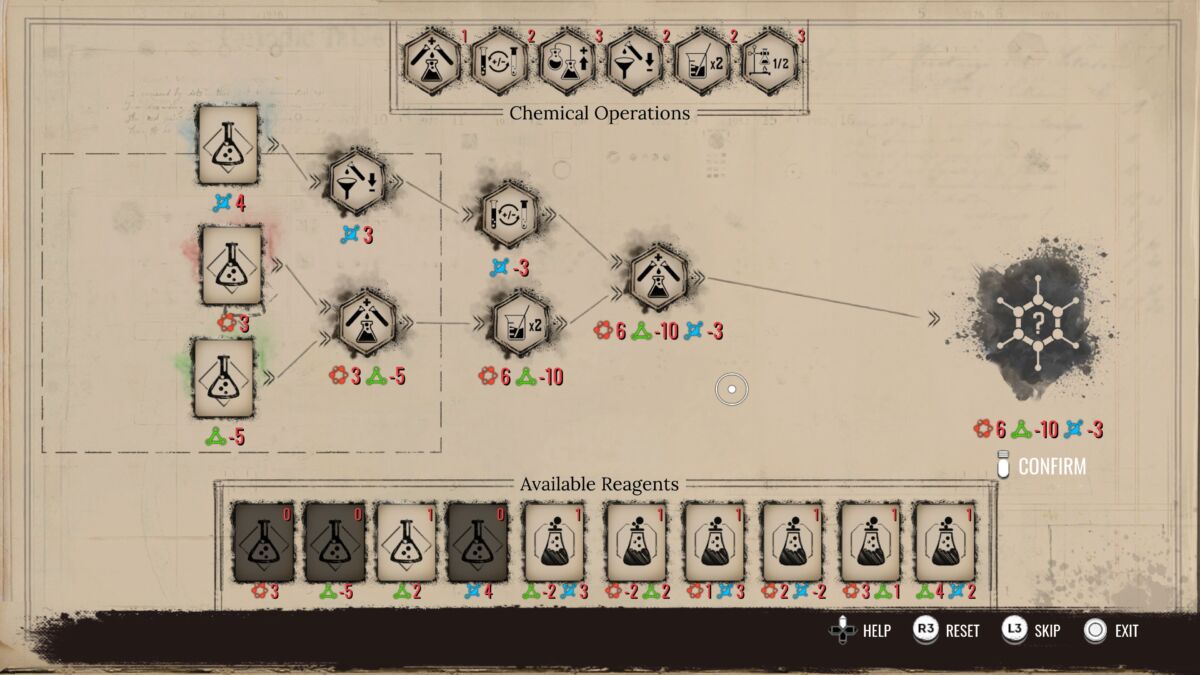Viewport: 1200px width, 675px height.
Task: Select the red -2 green 2 reagent
Action: pyautogui.click(x=636, y=542)
